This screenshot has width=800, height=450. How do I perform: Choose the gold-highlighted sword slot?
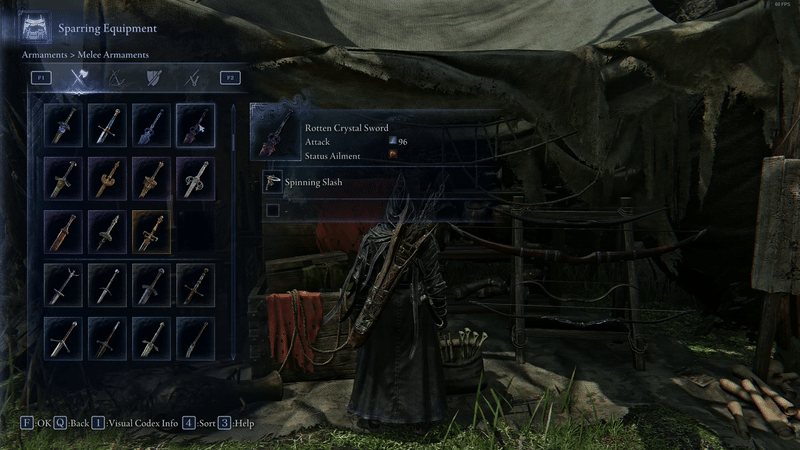[x=152, y=231]
